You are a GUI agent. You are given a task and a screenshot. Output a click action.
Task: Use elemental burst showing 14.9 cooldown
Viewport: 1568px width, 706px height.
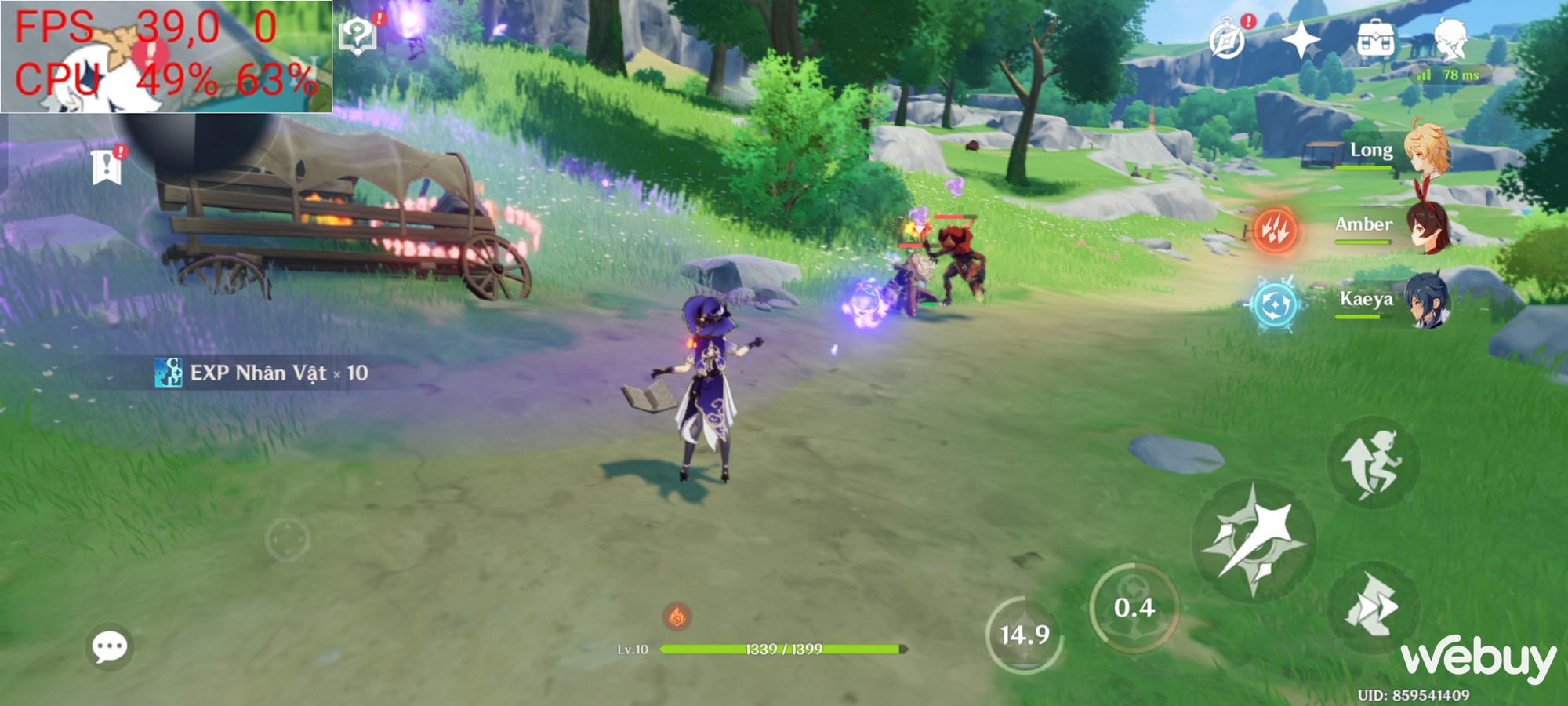(1024, 634)
